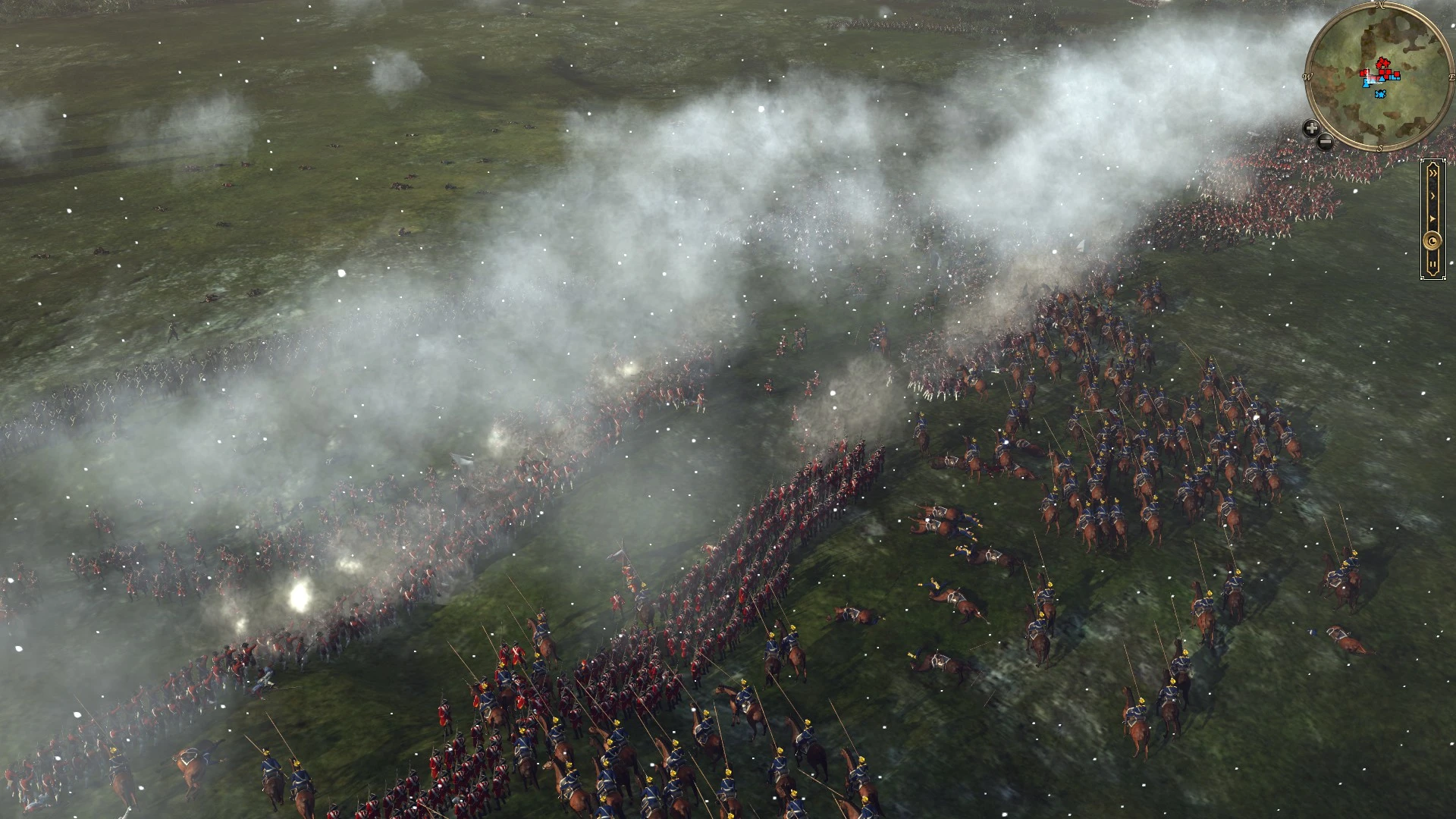Click the double-chevron fast-forward speed icon
Viewport: 1456px width, 819px height.
pyautogui.click(x=1433, y=172)
